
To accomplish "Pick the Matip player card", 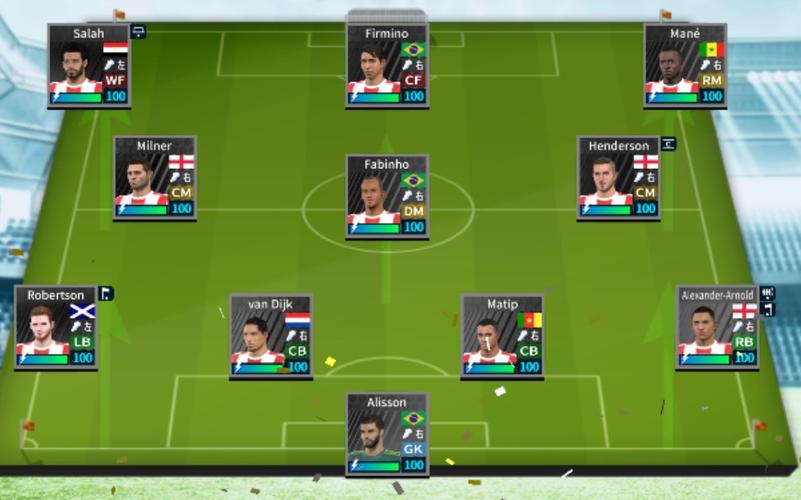I will [502, 336].
